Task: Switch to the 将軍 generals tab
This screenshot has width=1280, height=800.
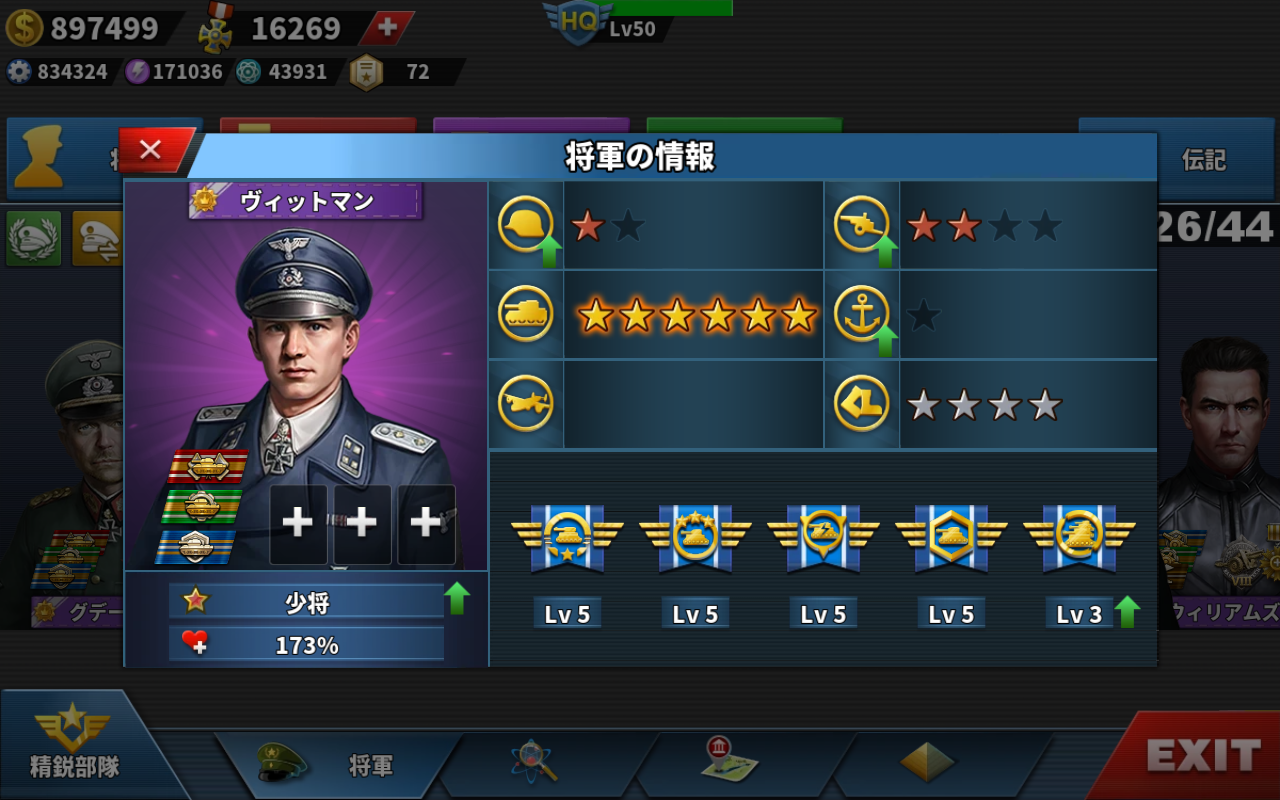Action: 340,765
